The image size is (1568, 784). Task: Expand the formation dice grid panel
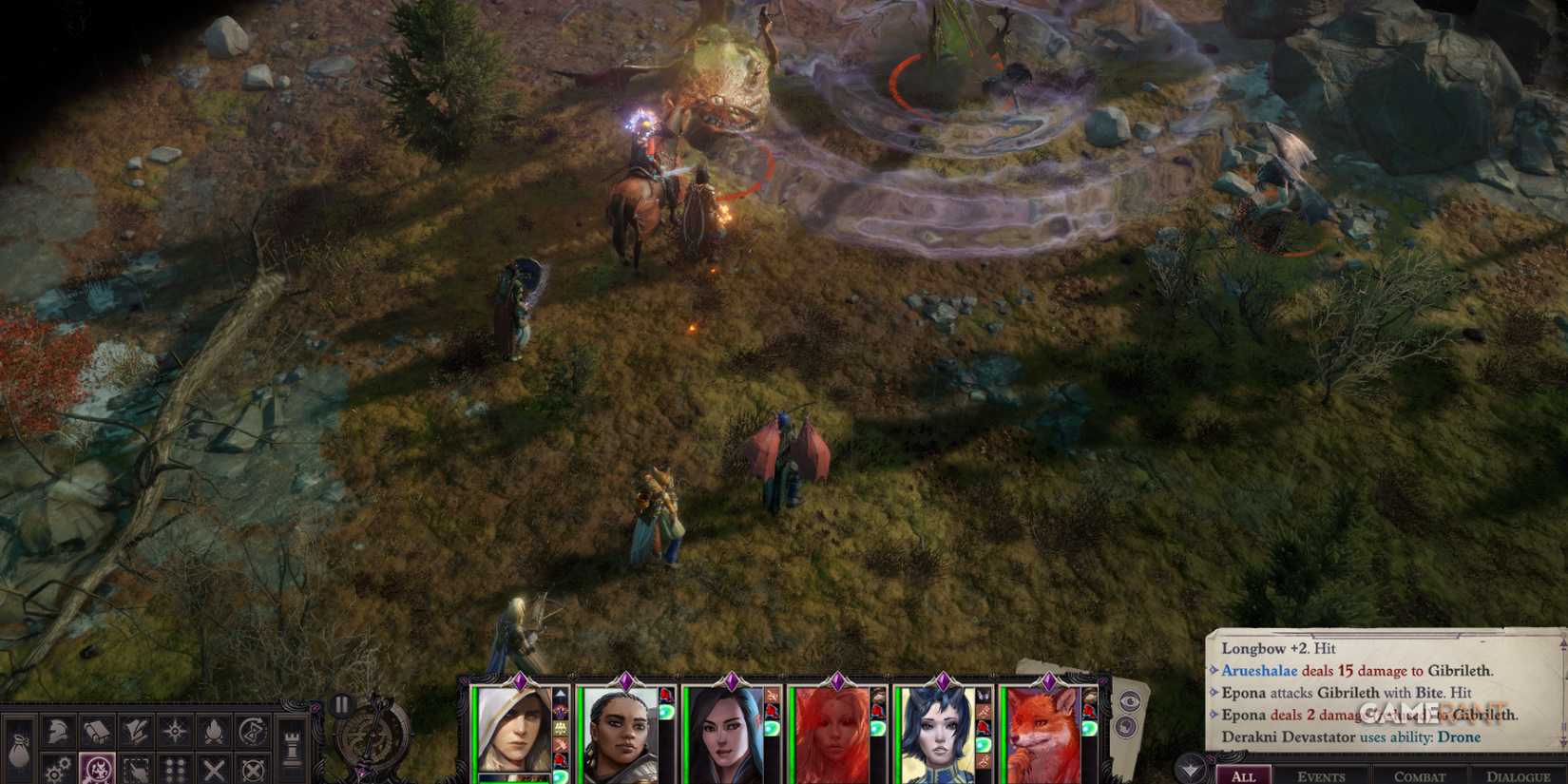pyautogui.click(x=174, y=767)
